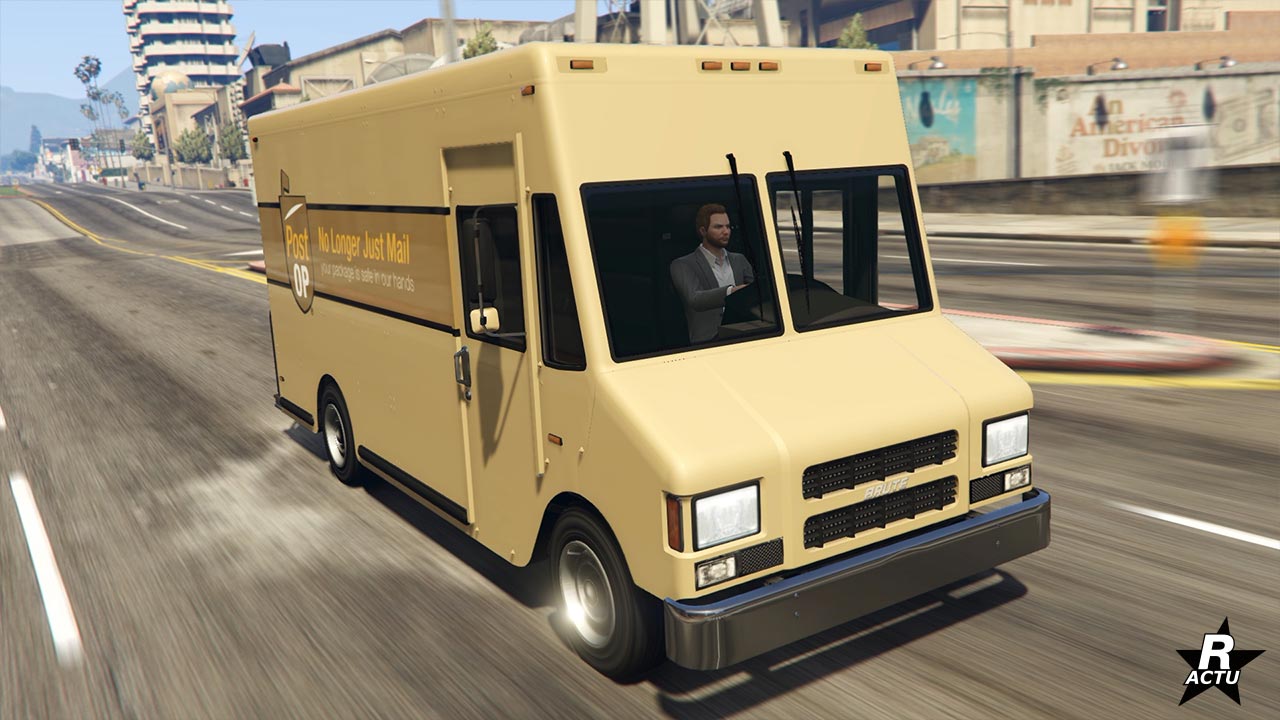Click the Rockstar Actu star logo watermark
Viewport: 1280px width, 720px height.
tap(1219, 664)
